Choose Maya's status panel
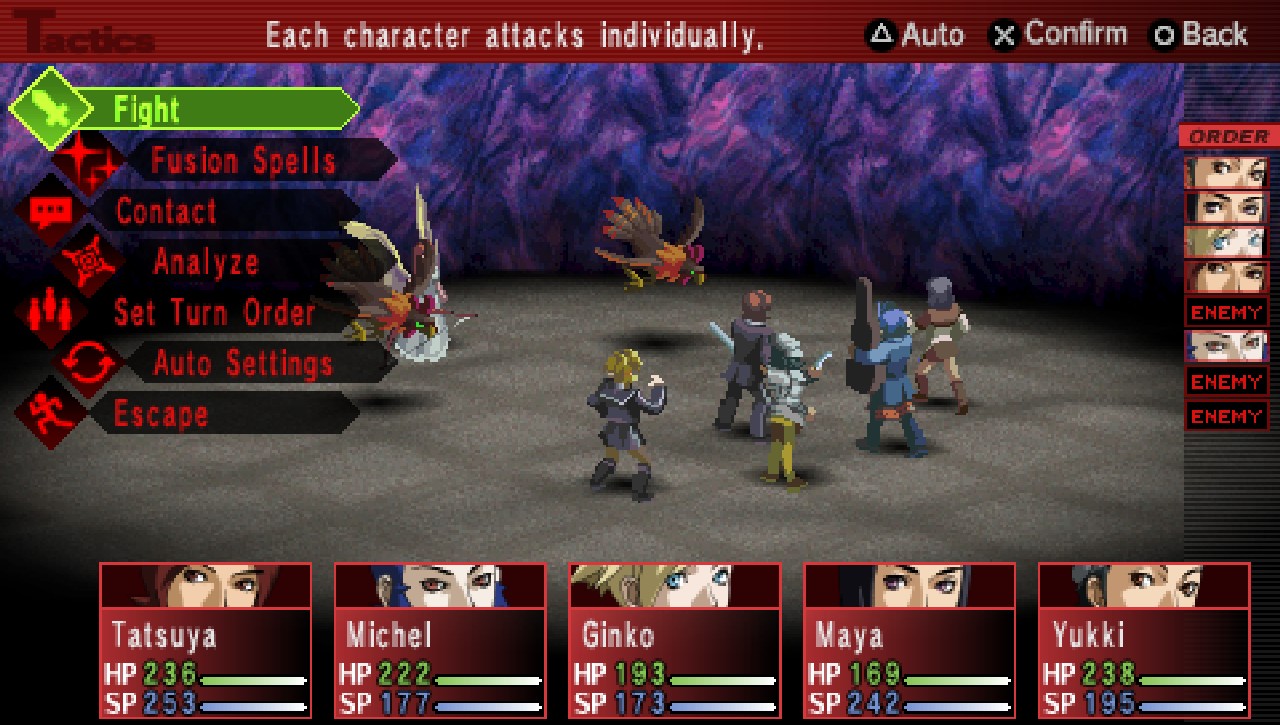Screen dimensions: 1280x725 [910, 640]
